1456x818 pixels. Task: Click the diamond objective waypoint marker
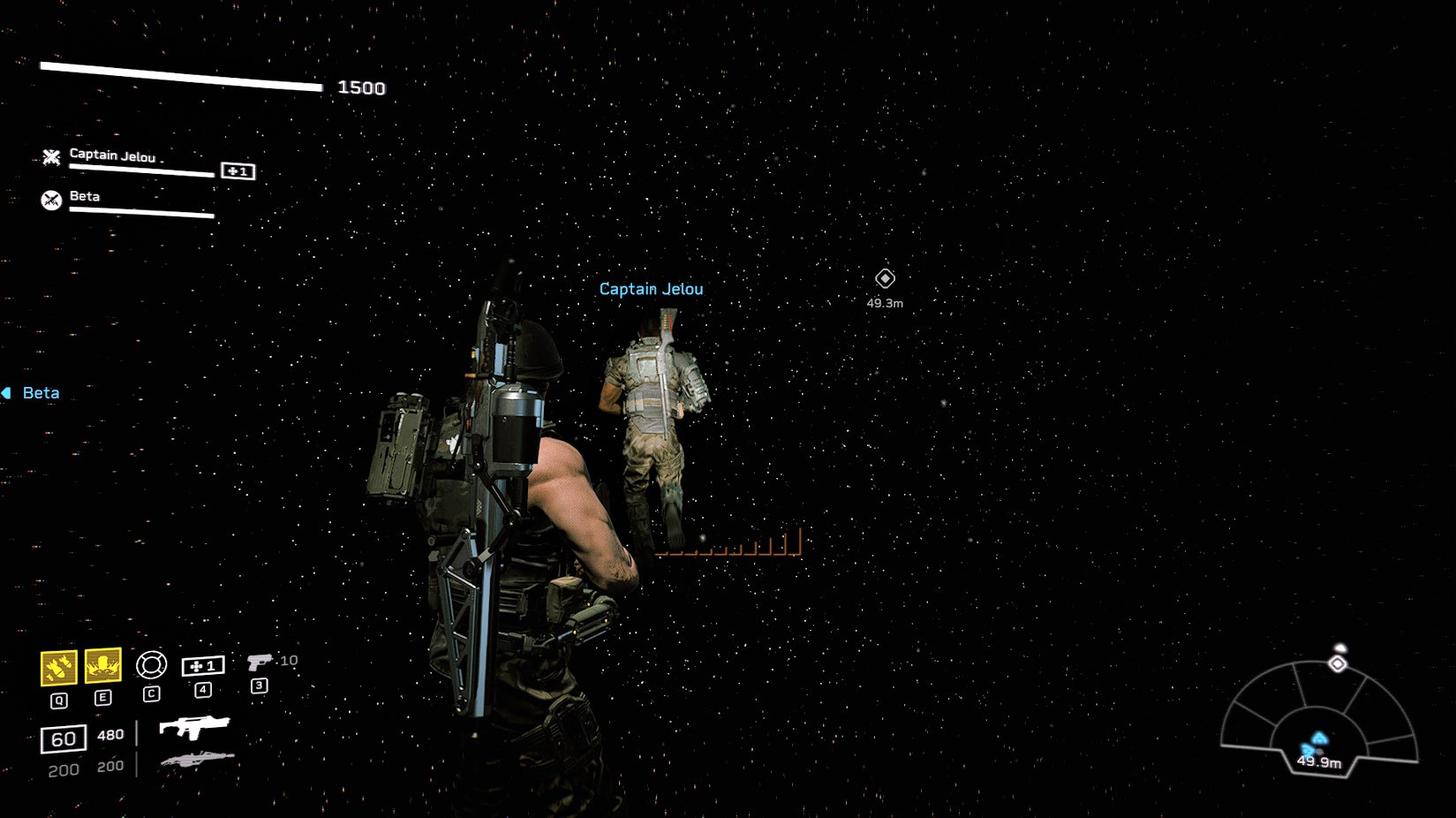(885, 279)
